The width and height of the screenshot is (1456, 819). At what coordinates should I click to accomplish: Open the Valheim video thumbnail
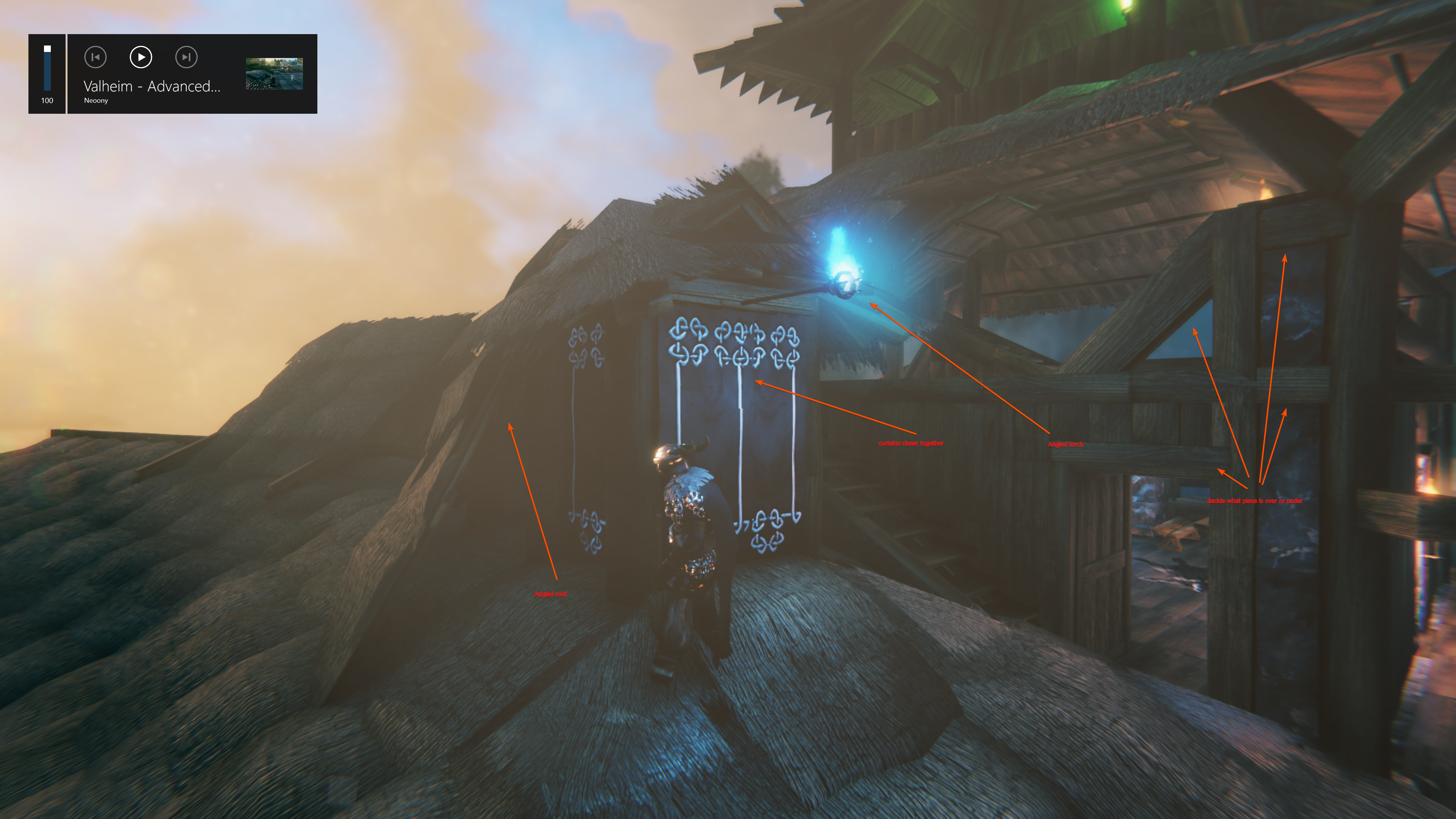pos(274,74)
